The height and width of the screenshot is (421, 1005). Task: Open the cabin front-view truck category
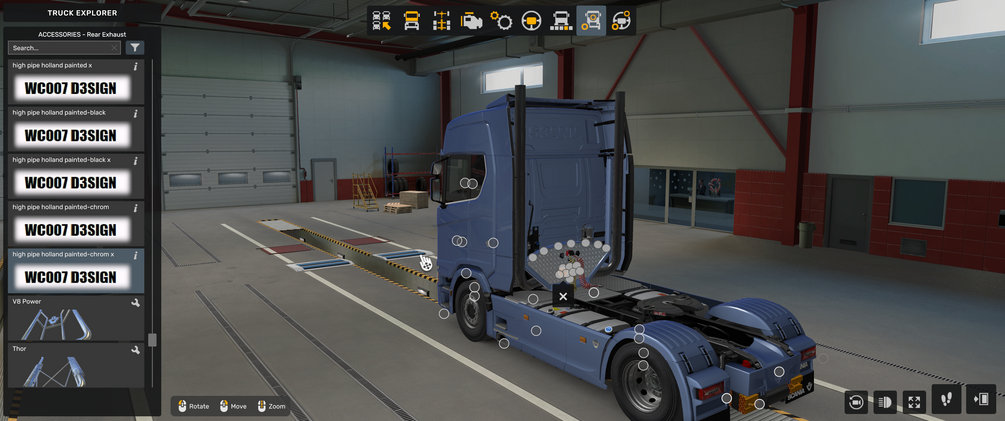(412, 21)
